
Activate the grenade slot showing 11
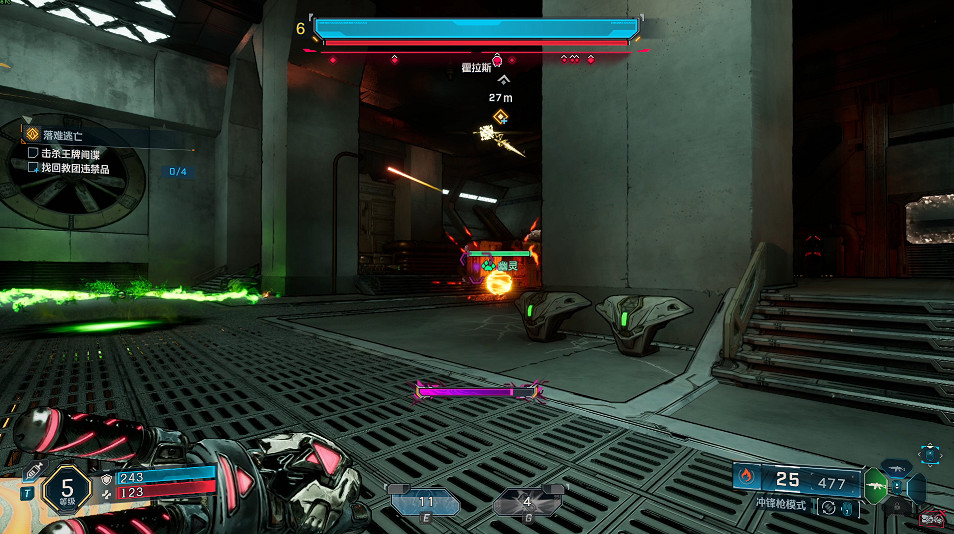click(426, 503)
